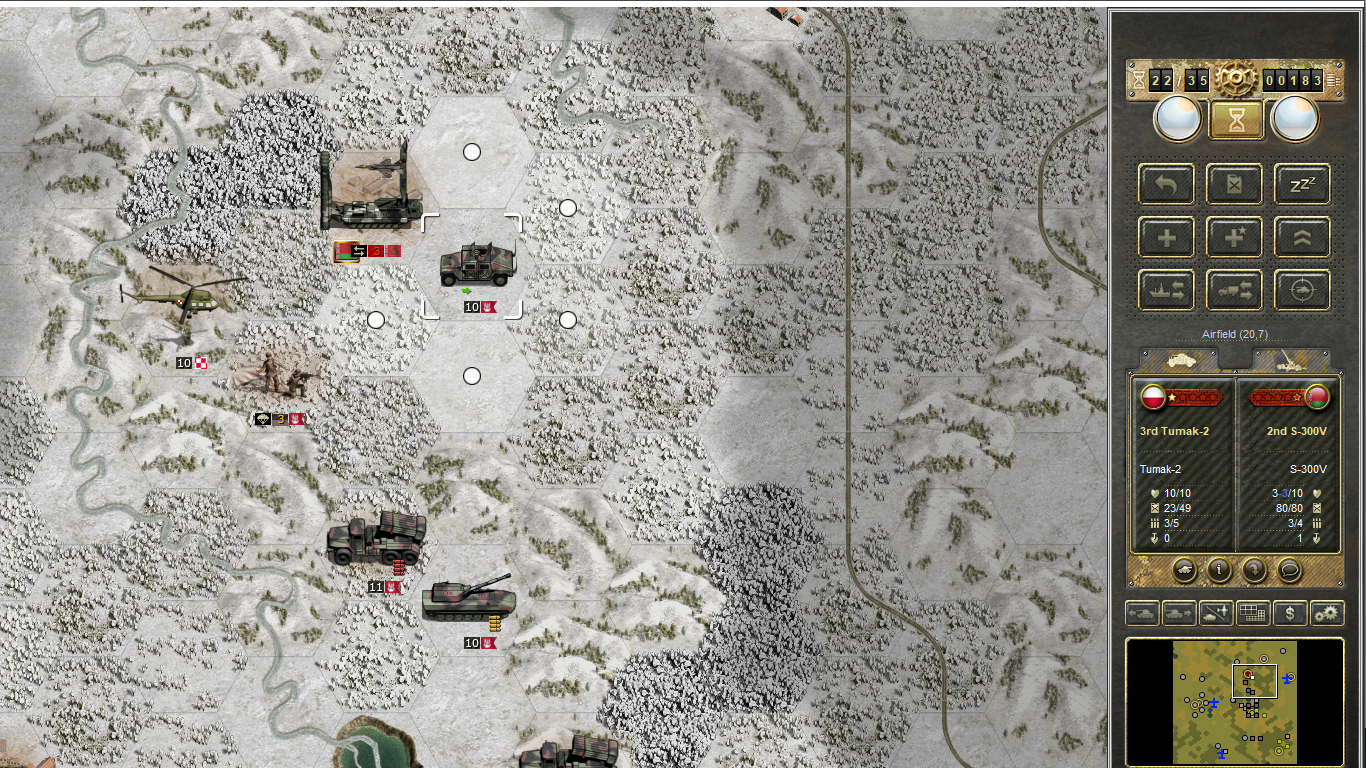Open game options with the gears button

1327,613
